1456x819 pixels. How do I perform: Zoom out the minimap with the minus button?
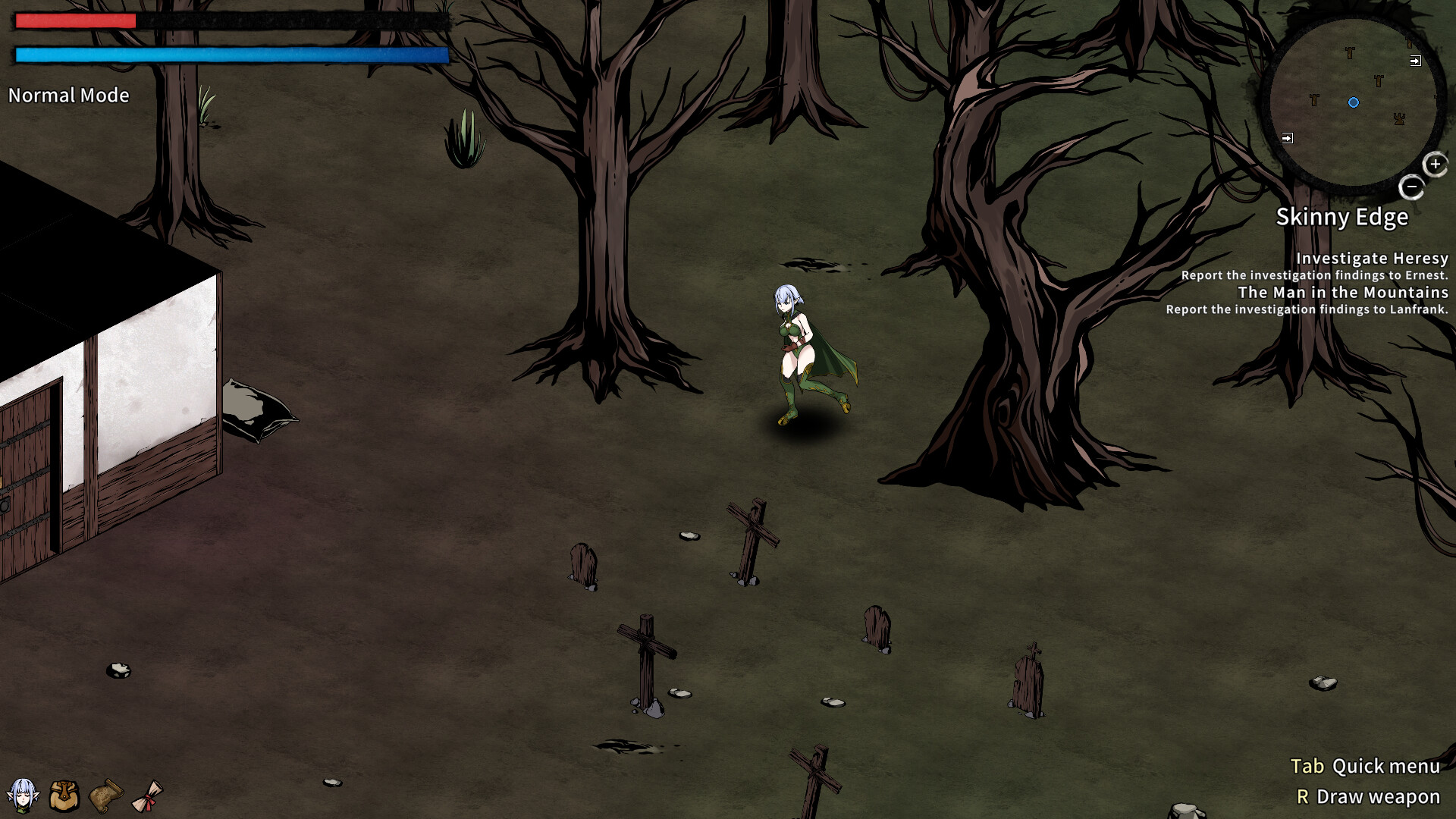tap(1413, 186)
